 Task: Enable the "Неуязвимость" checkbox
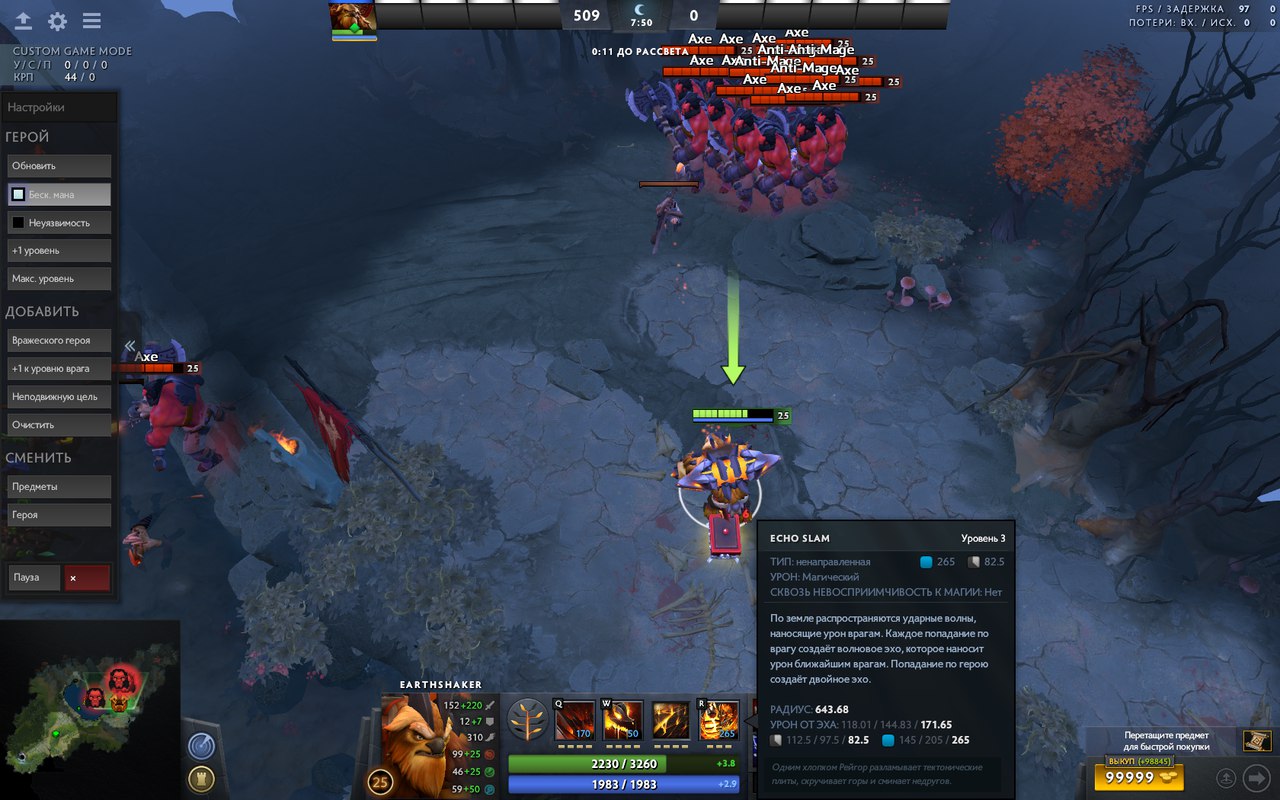point(18,222)
